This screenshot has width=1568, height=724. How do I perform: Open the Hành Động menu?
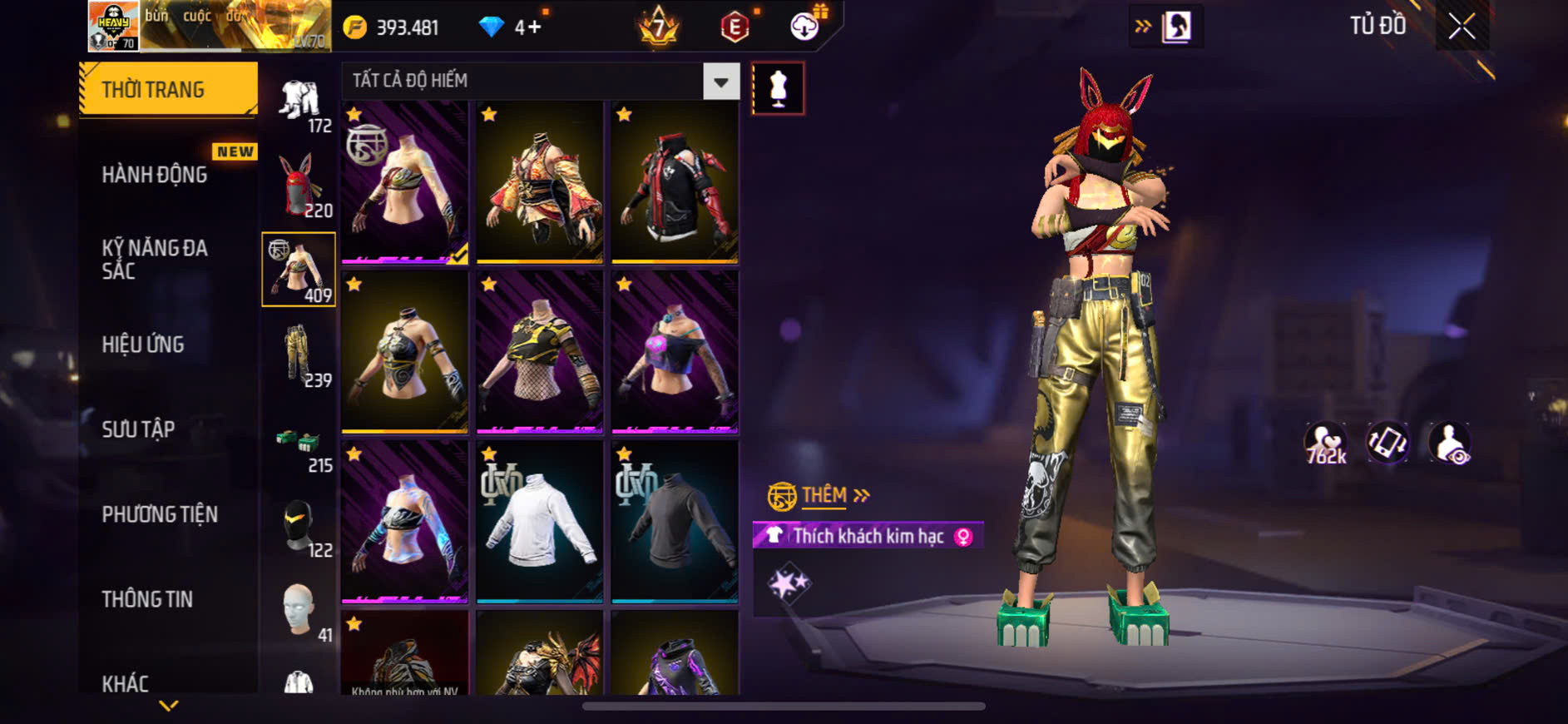coord(155,175)
